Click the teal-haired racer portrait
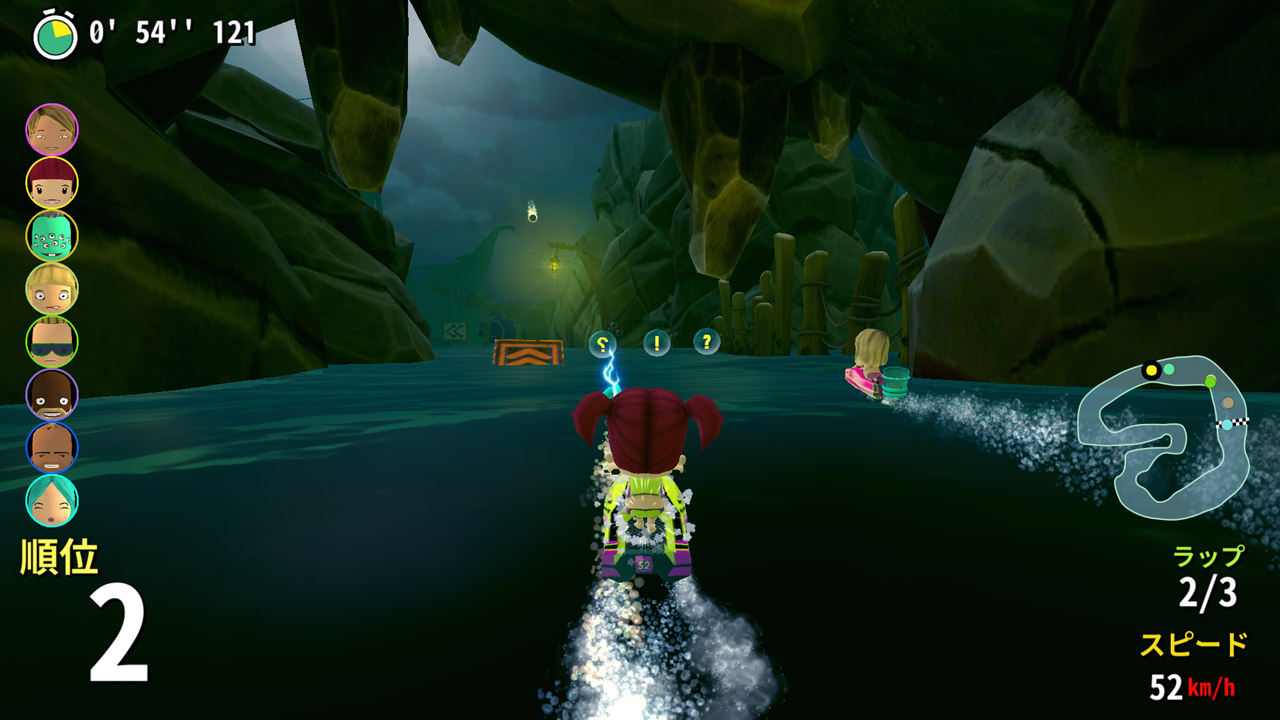 point(52,501)
